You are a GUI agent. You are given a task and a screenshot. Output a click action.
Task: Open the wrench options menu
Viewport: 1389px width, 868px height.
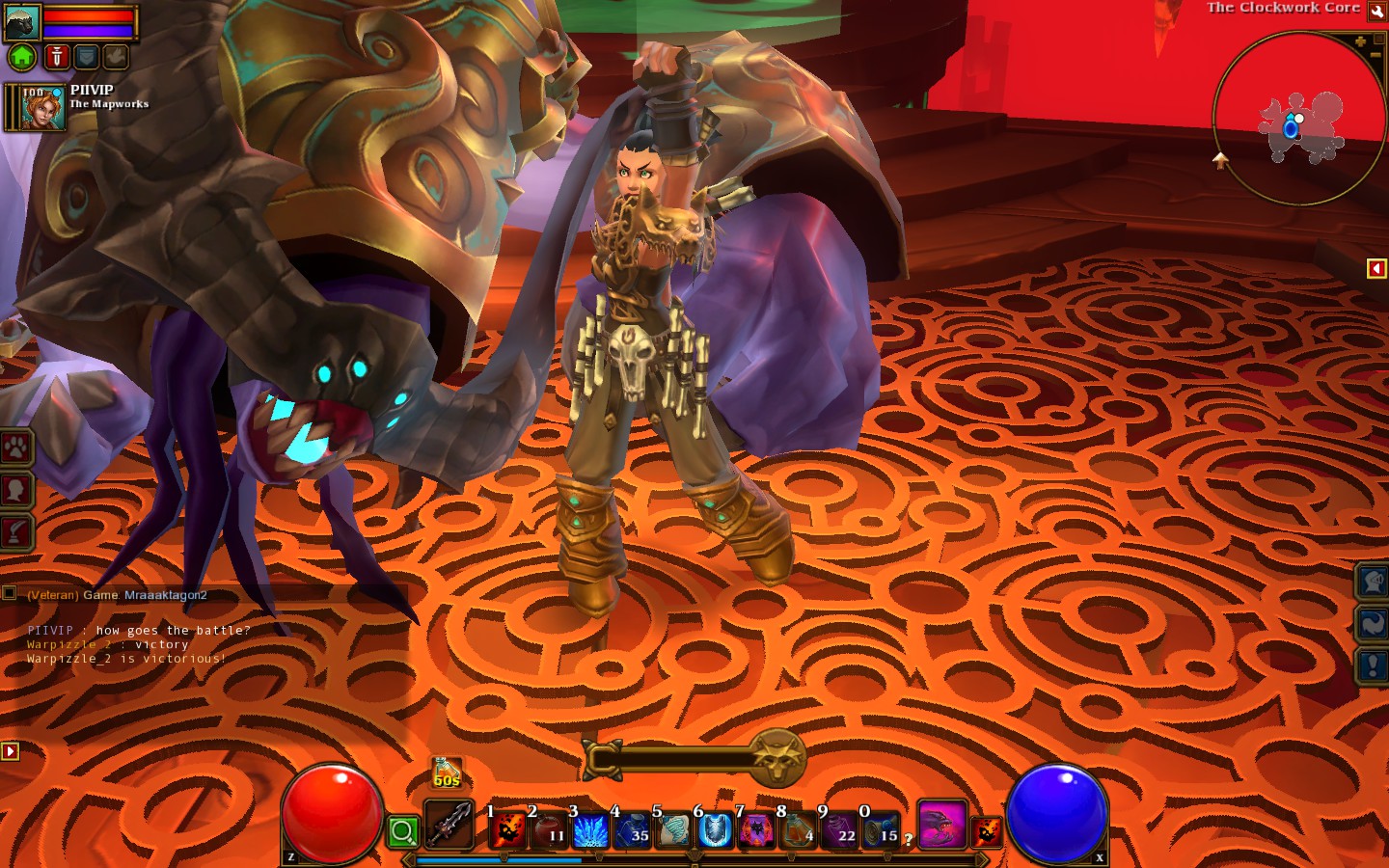[x=1376, y=10]
